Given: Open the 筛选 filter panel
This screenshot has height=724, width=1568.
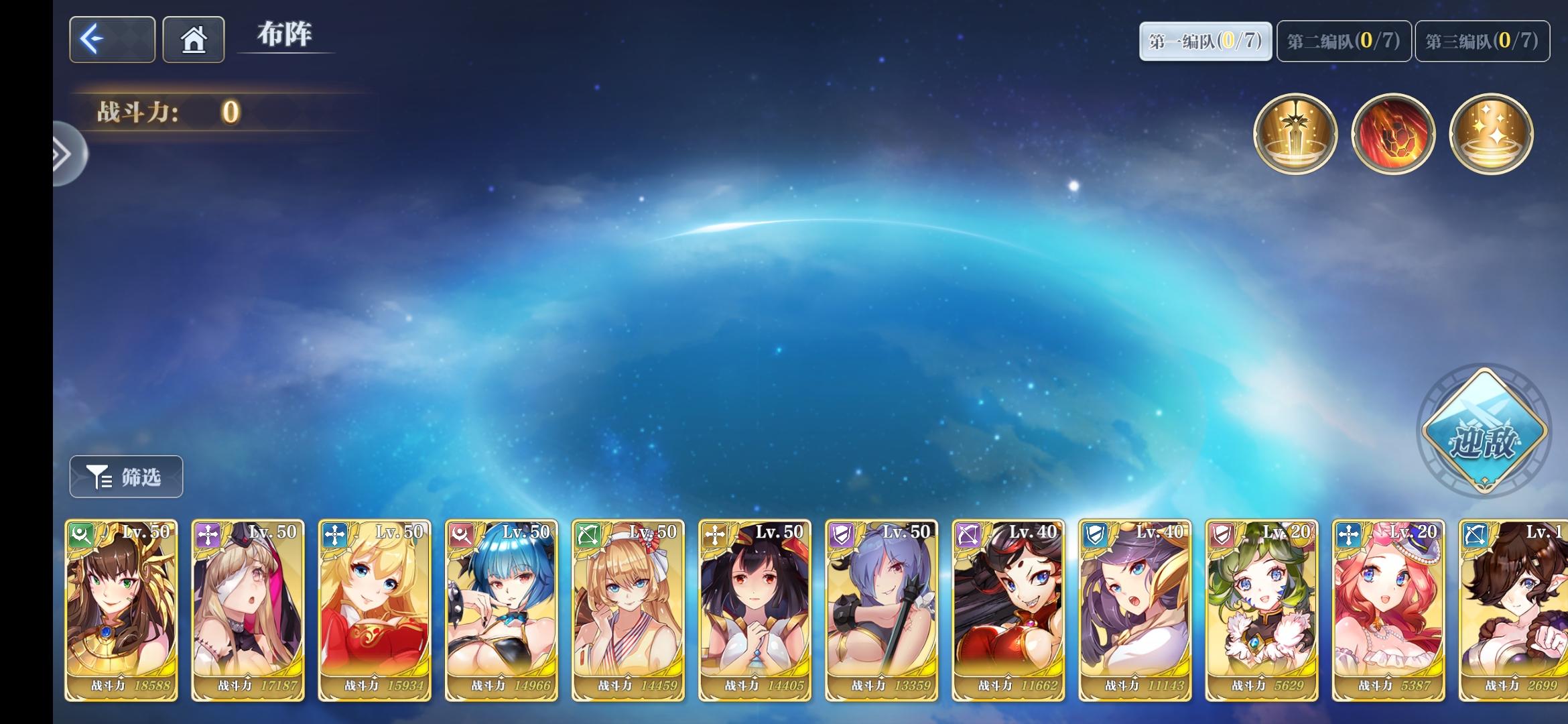Looking at the screenshot, I should click(x=125, y=477).
